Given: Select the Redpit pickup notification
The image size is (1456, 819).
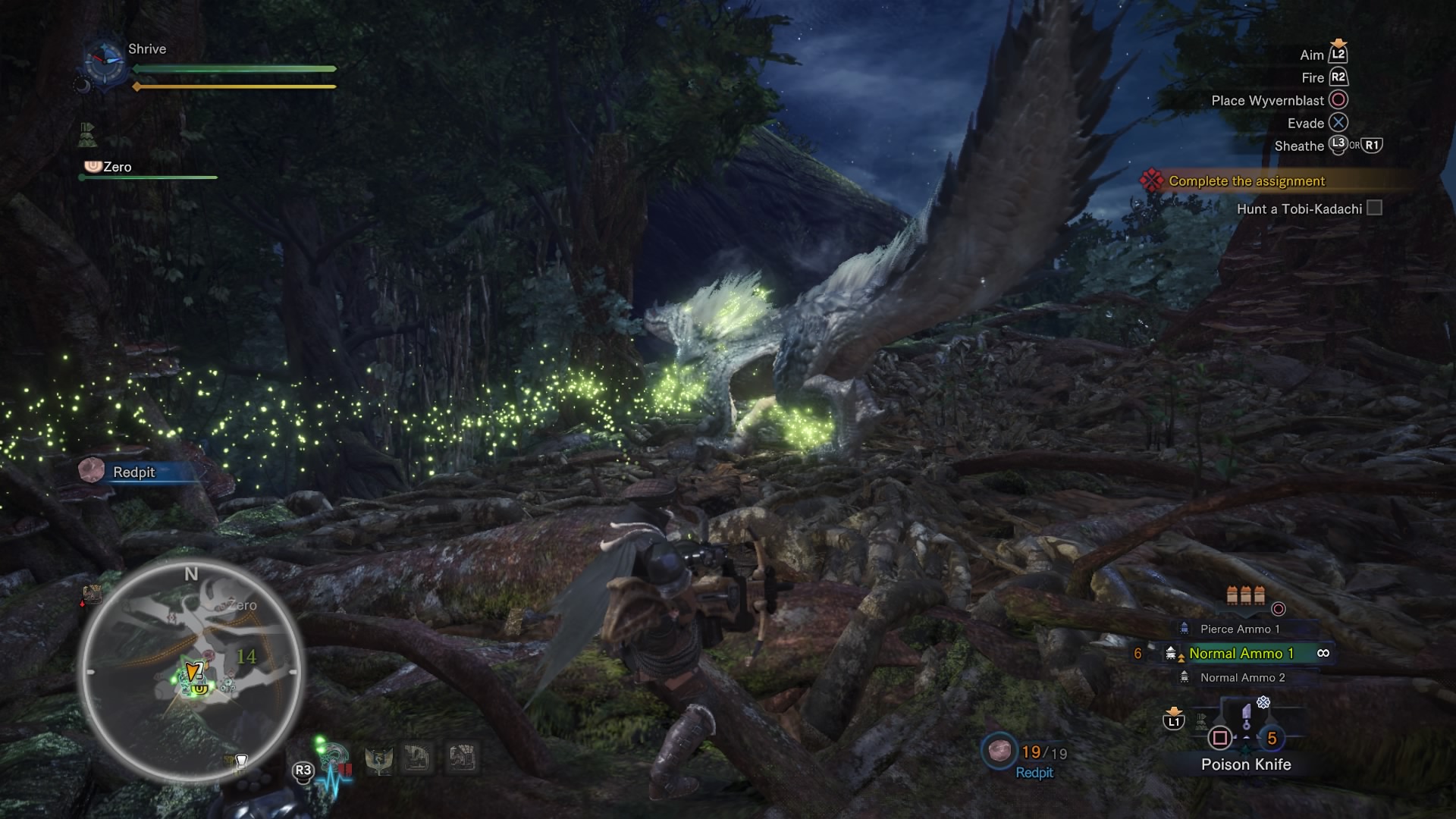Looking at the screenshot, I should (133, 472).
